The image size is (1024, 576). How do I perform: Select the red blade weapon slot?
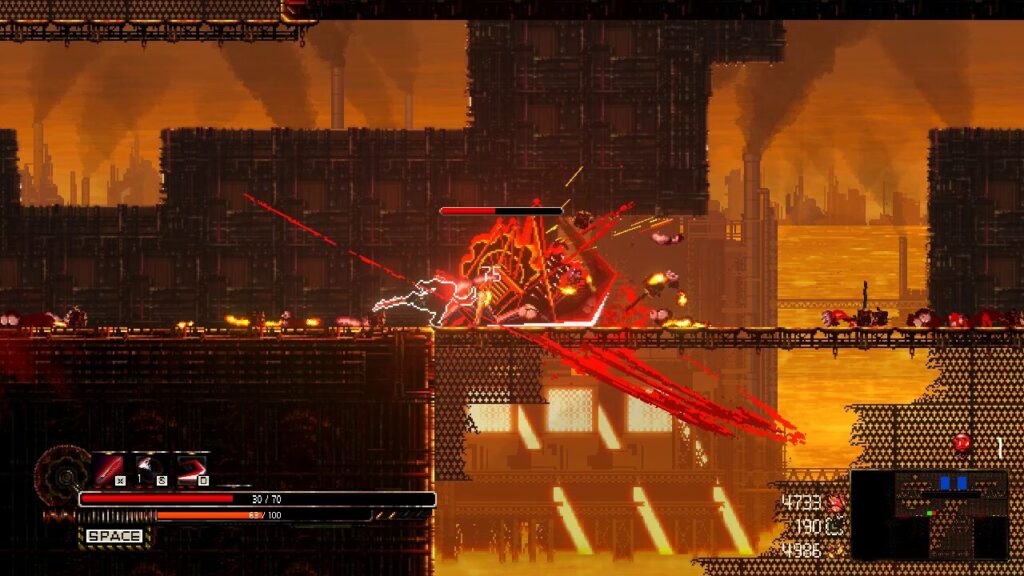click(x=108, y=468)
